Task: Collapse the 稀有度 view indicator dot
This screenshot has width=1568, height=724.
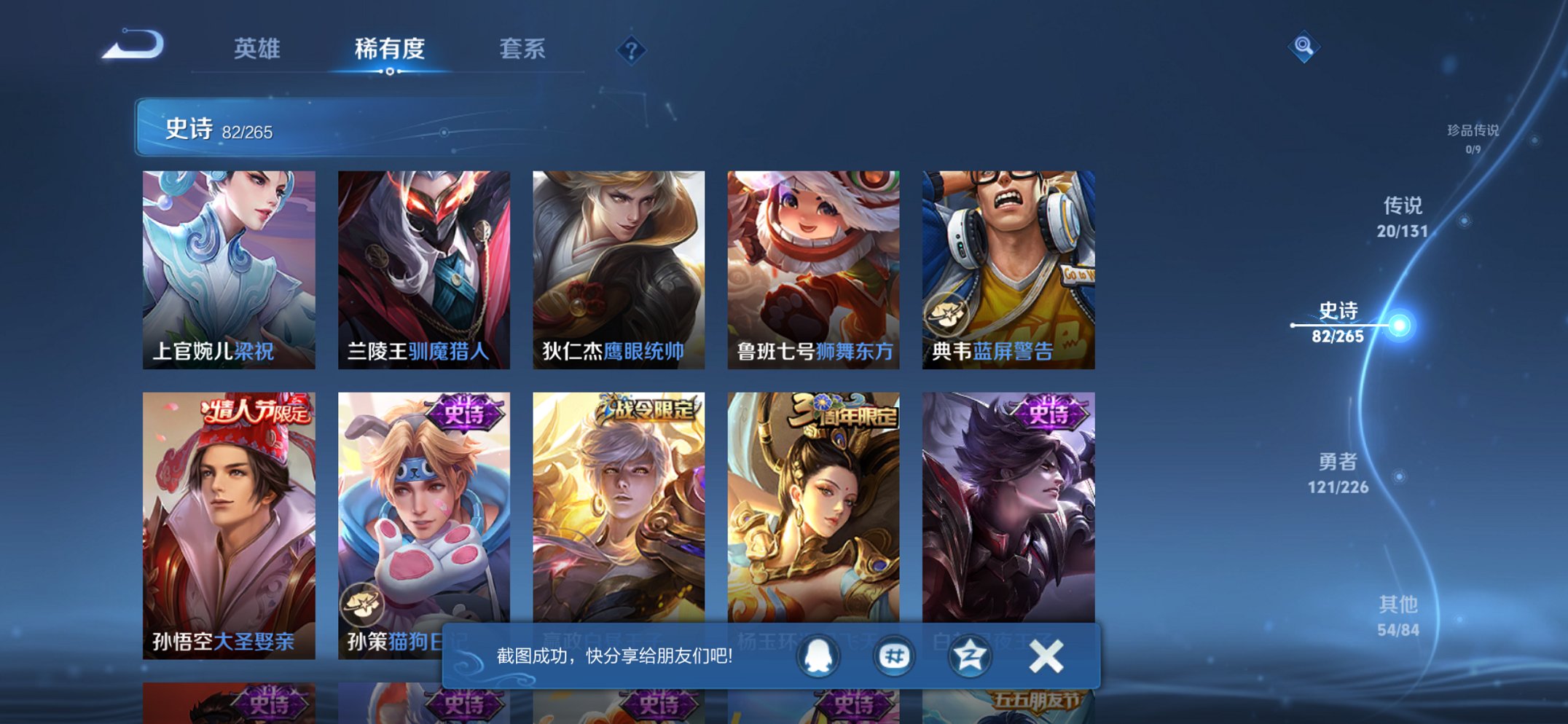Action: (x=390, y=71)
